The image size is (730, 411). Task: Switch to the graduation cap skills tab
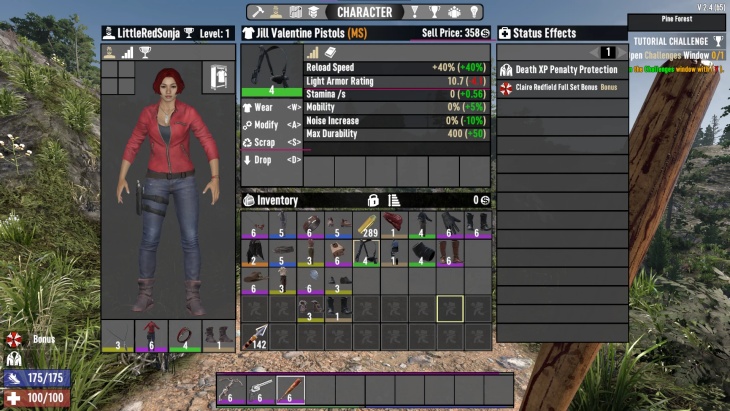313,12
